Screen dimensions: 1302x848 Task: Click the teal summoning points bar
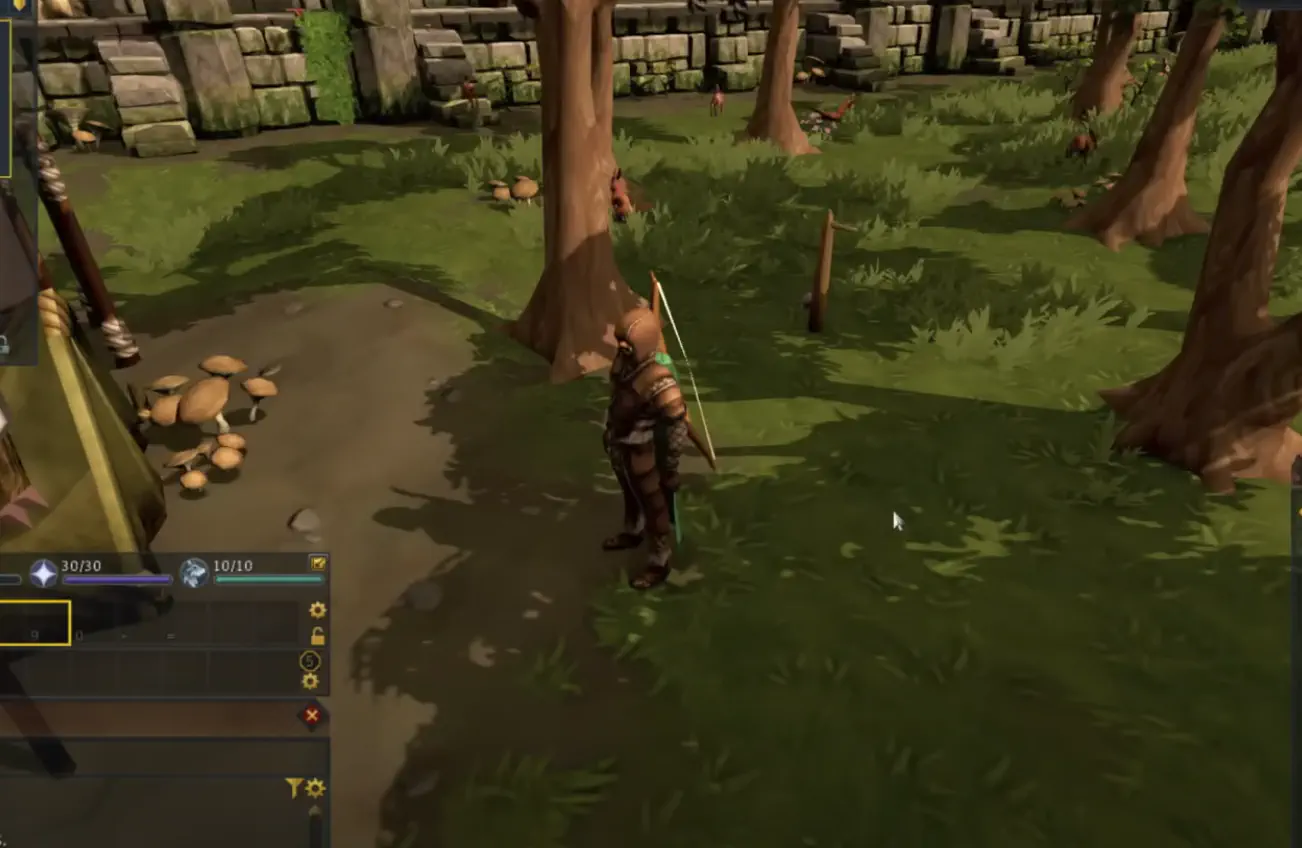pos(267,578)
